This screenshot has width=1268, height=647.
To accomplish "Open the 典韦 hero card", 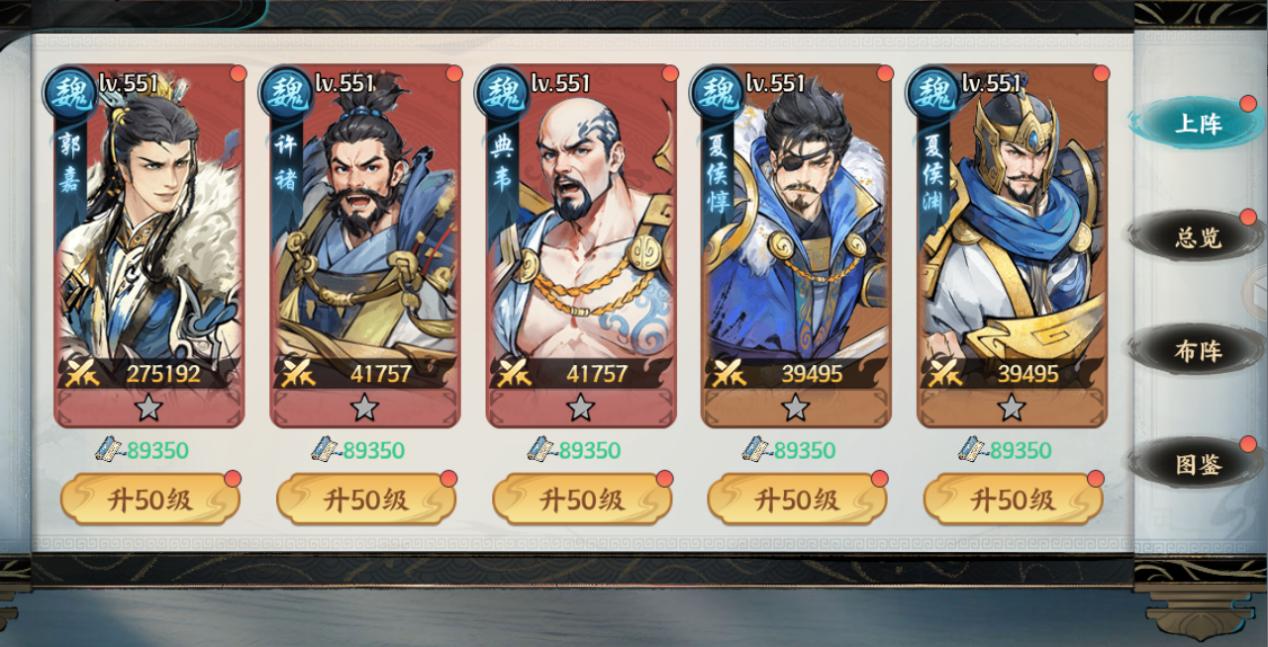I will coord(581,240).
